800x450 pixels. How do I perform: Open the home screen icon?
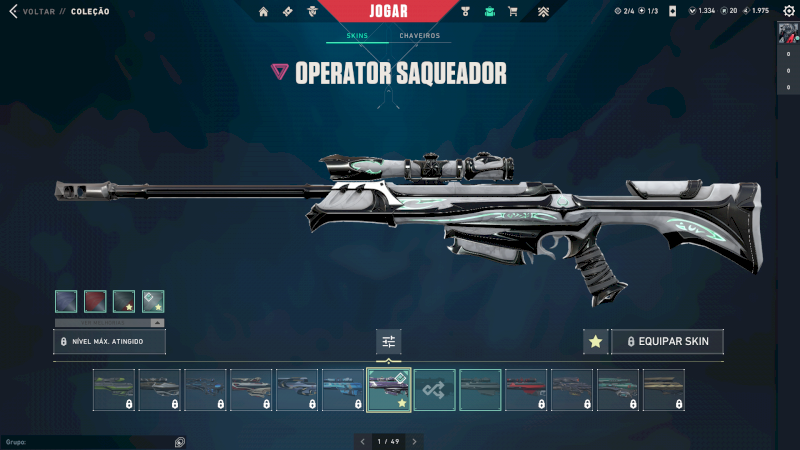pyautogui.click(x=264, y=12)
